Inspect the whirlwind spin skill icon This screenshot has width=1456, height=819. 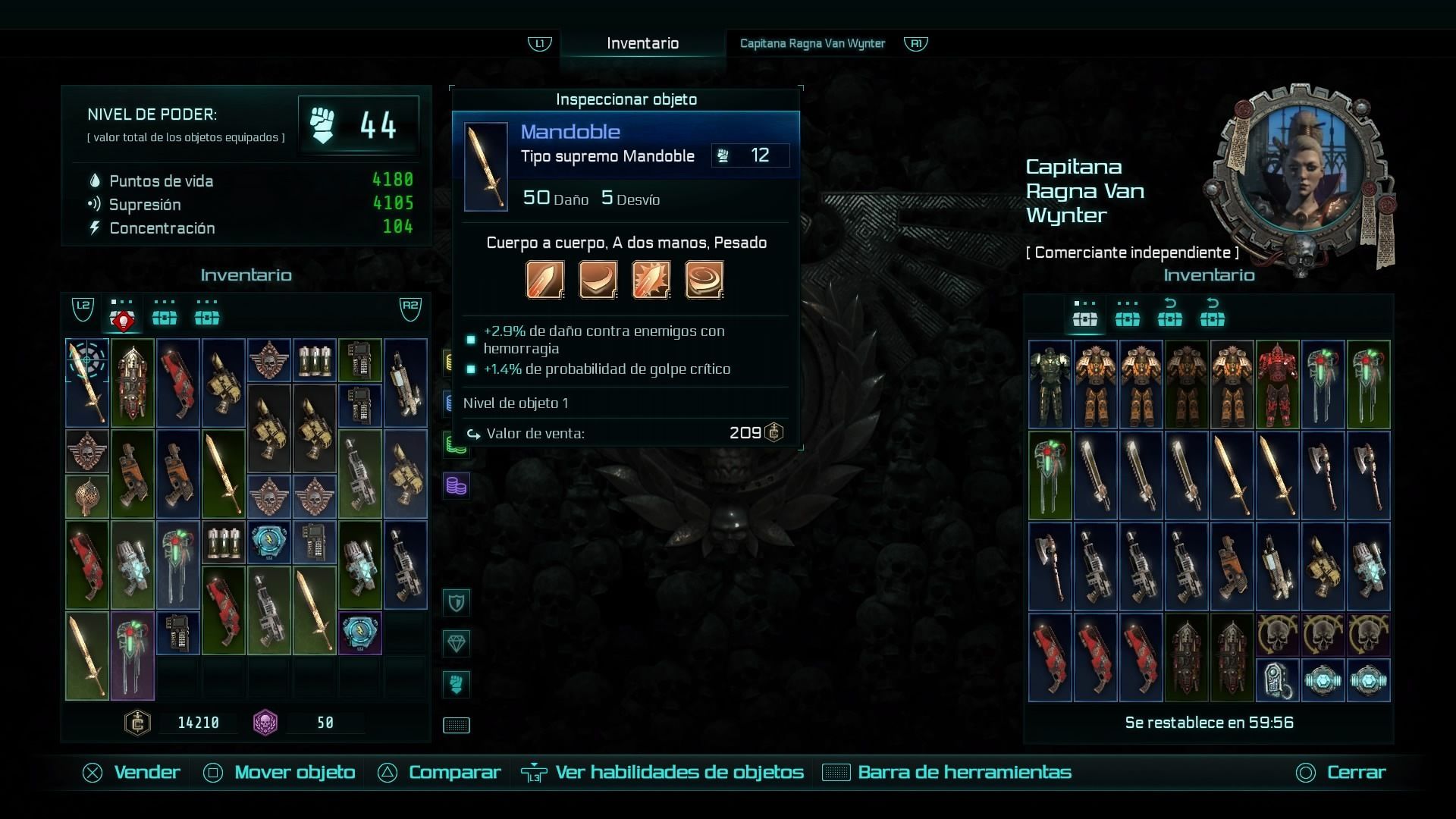click(x=704, y=280)
